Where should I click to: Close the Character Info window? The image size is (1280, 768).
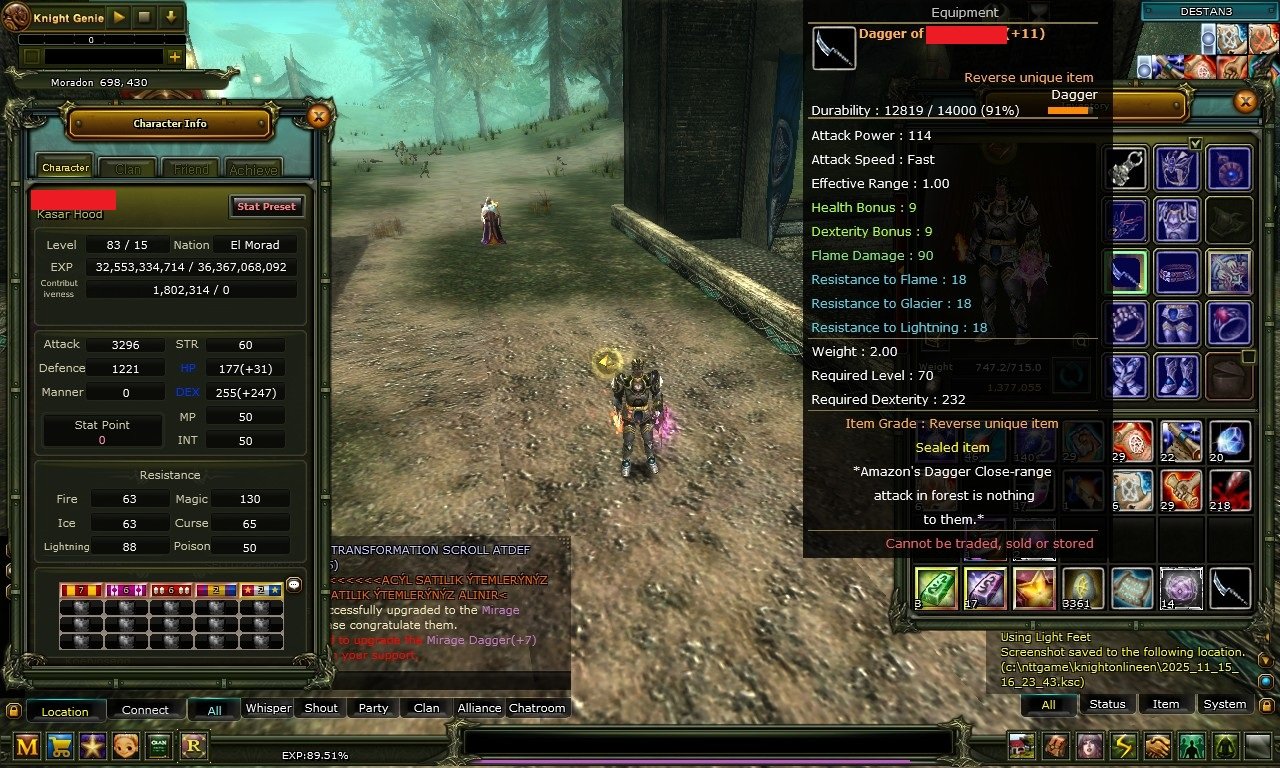click(x=318, y=117)
